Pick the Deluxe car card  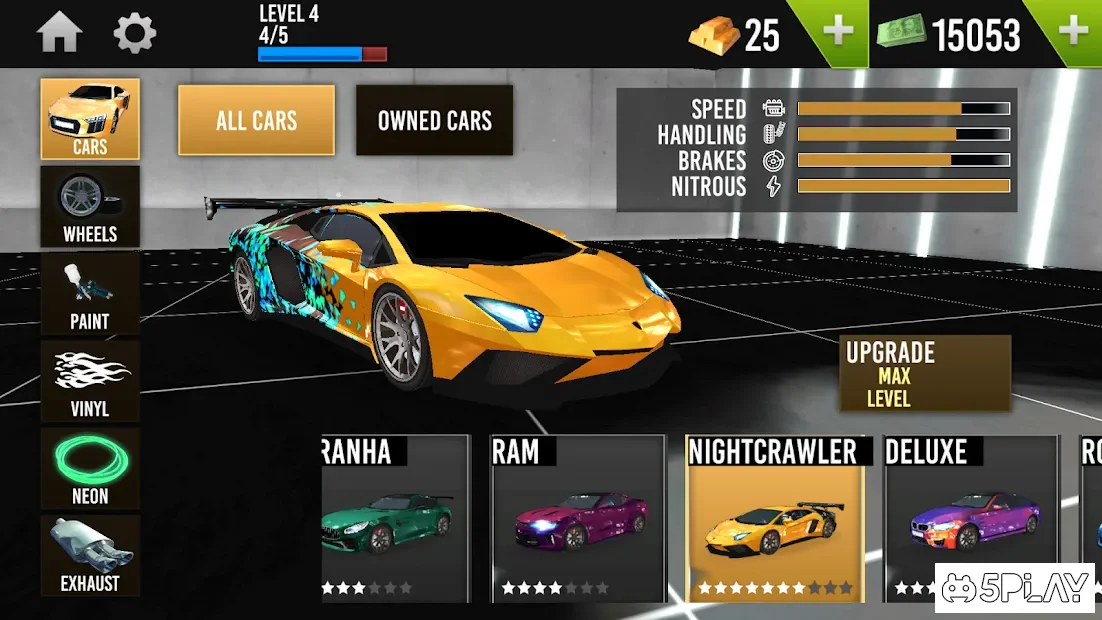click(x=971, y=518)
